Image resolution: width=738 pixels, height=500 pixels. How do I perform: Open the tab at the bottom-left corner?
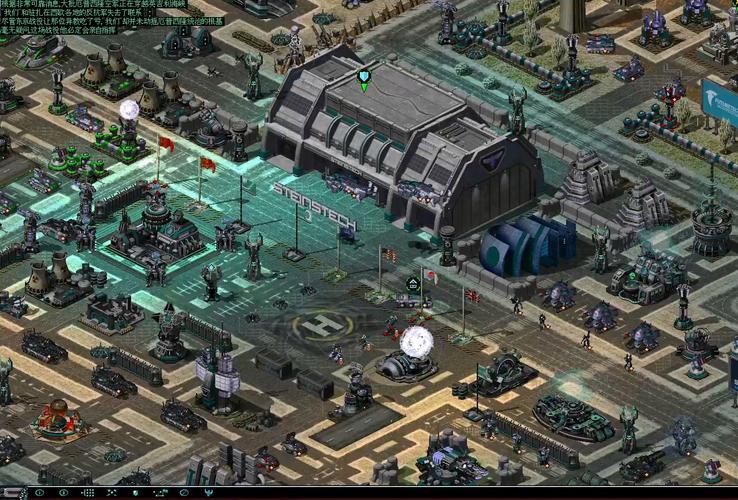tap(13, 493)
